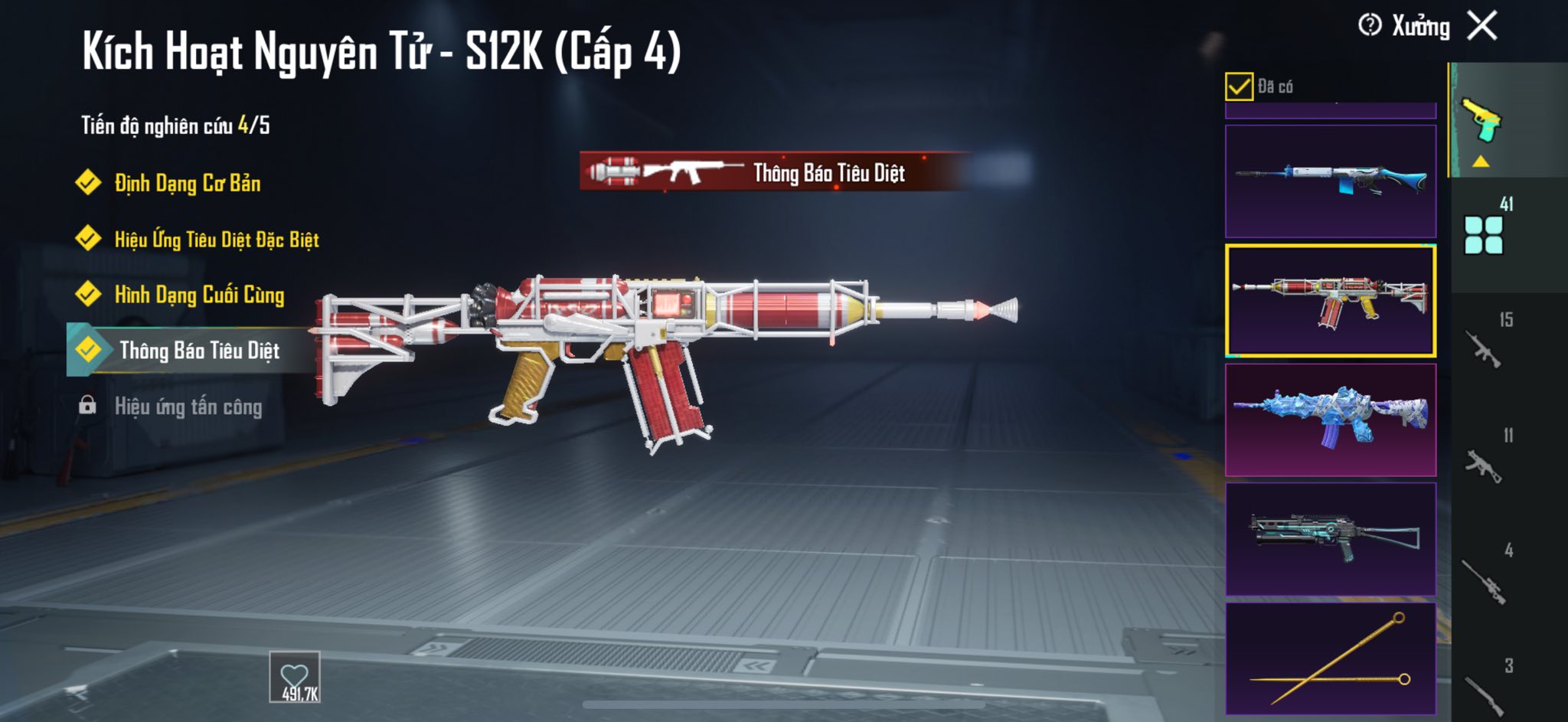Select the Định Dạng Cơ Bản upgrade
Image resolution: width=1568 pixels, height=722 pixels.
187,184
